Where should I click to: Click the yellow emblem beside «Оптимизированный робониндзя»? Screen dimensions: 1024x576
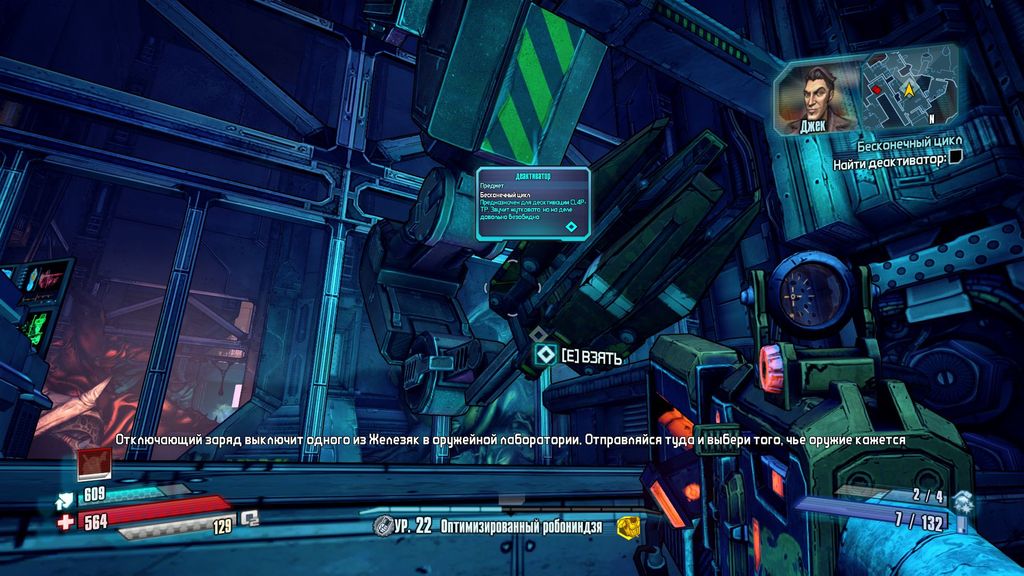[x=627, y=525]
